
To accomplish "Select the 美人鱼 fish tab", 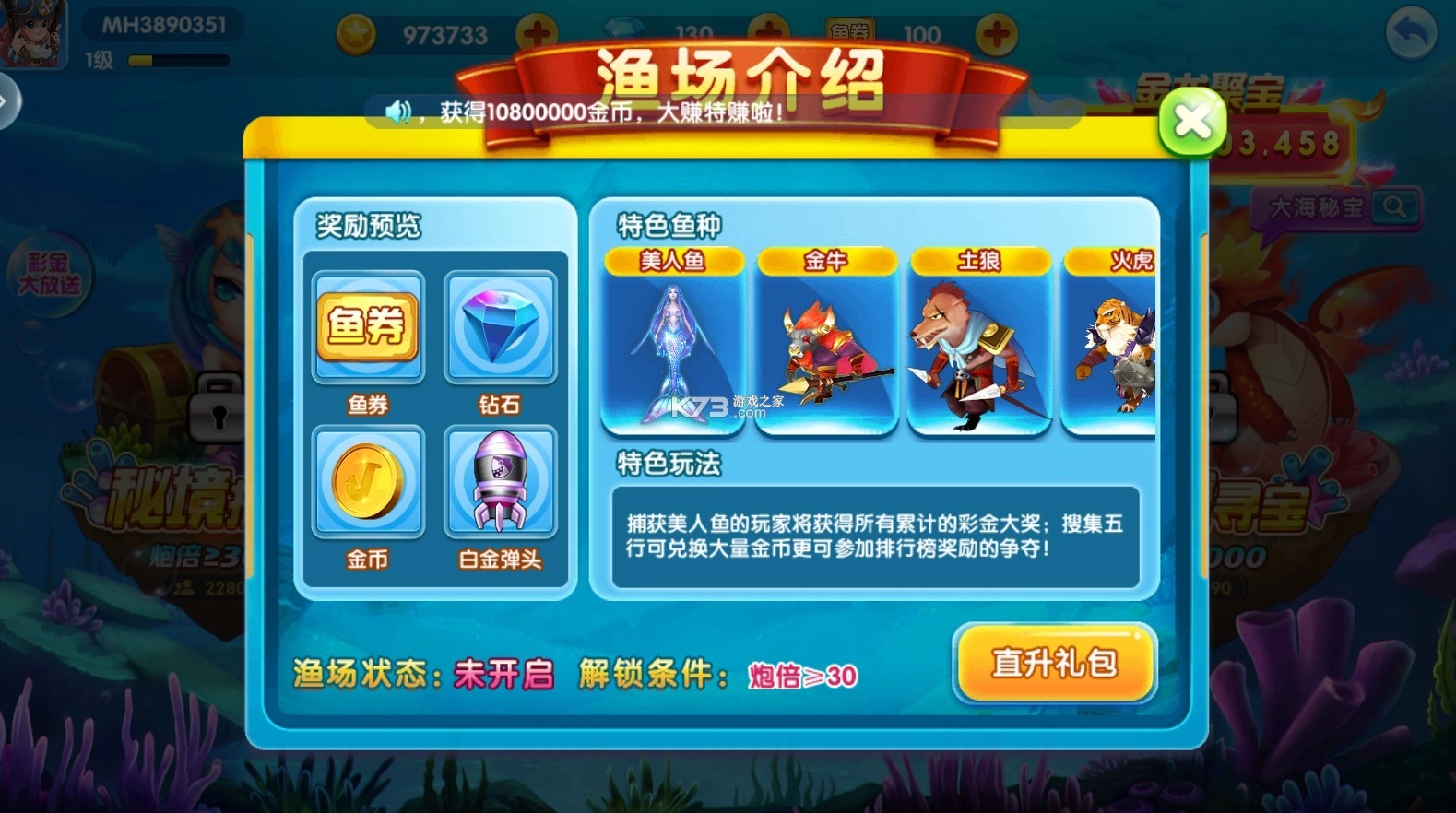I will (674, 261).
